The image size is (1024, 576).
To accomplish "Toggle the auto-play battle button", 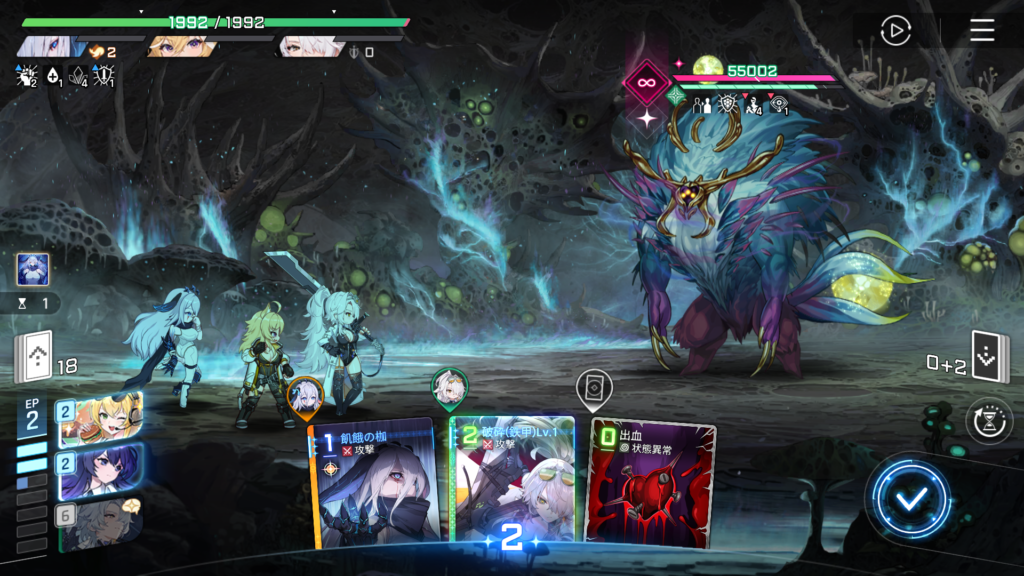I will pyautogui.click(x=895, y=31).
